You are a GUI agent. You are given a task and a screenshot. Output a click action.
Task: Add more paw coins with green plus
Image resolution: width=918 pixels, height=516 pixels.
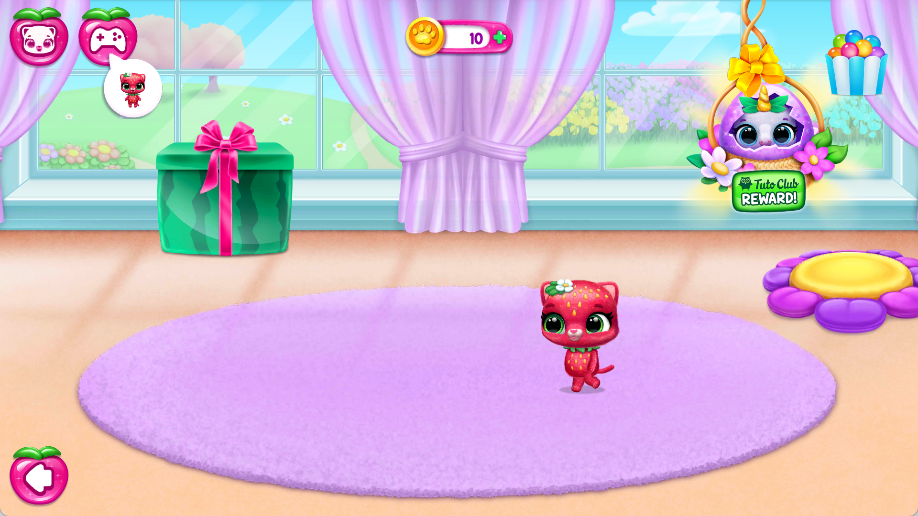499,38
